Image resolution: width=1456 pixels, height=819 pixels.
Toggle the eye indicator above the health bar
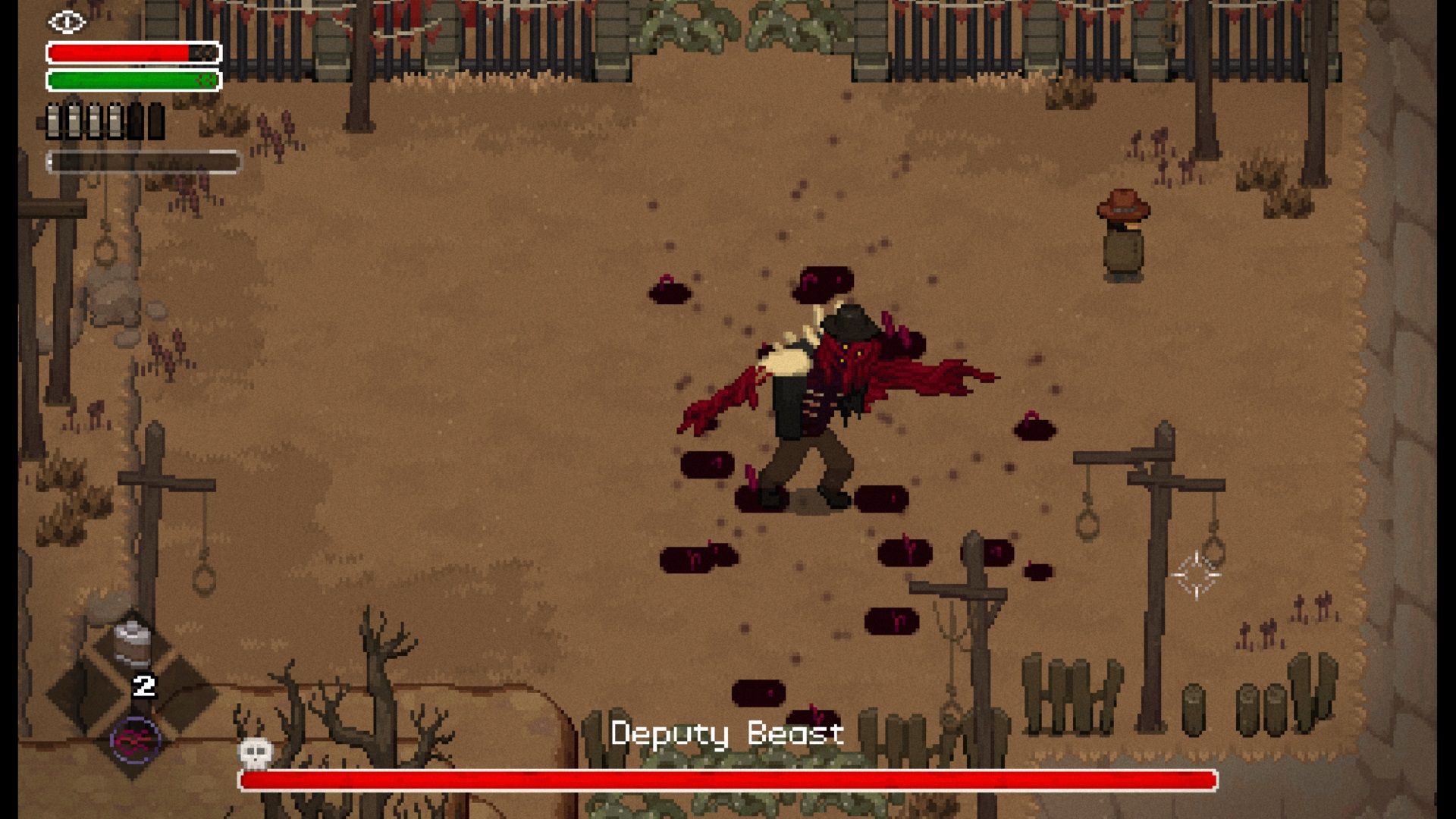coord(67,22)
